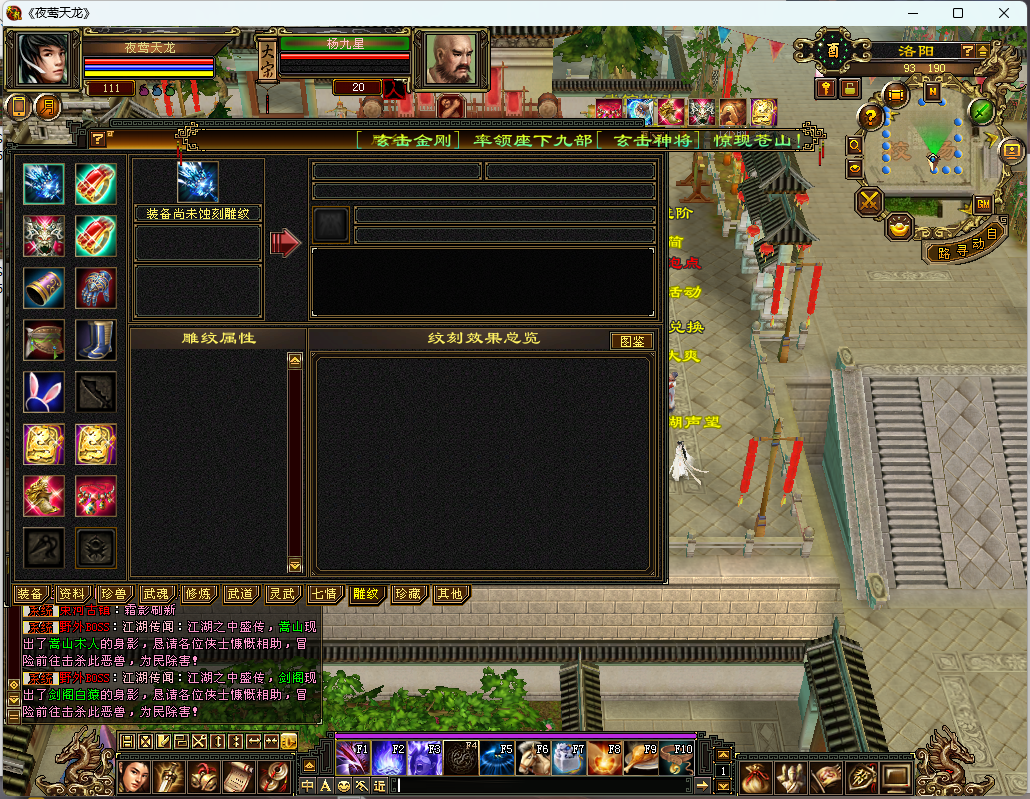Switch to the 装备 tab
Image resolution: width=1030 pixels, height=799 pixels.
[x=31, y=594]
